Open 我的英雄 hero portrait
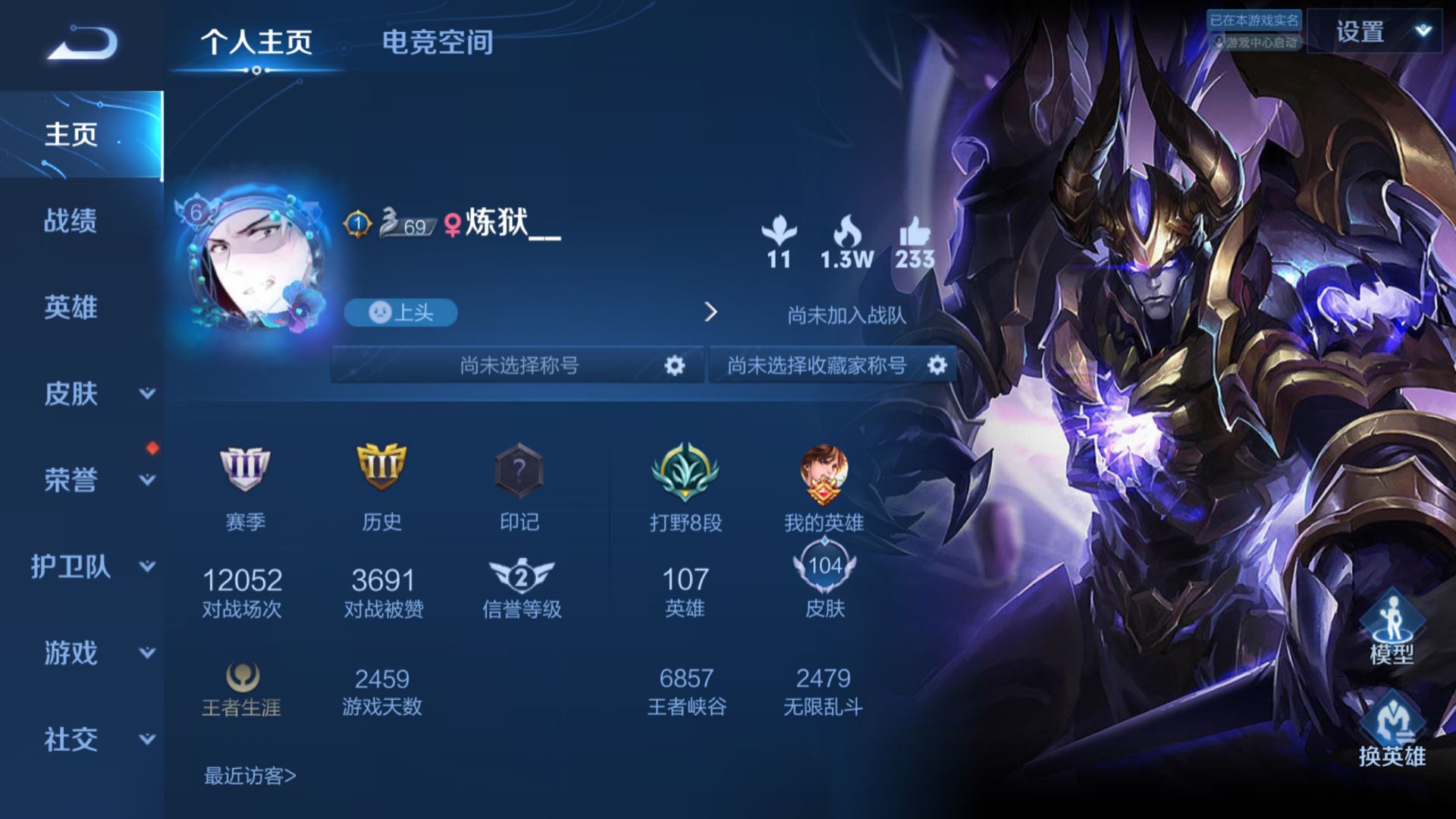Viewport: 1456px width, 819px height. pyautogui.click(x=824, y=475)
